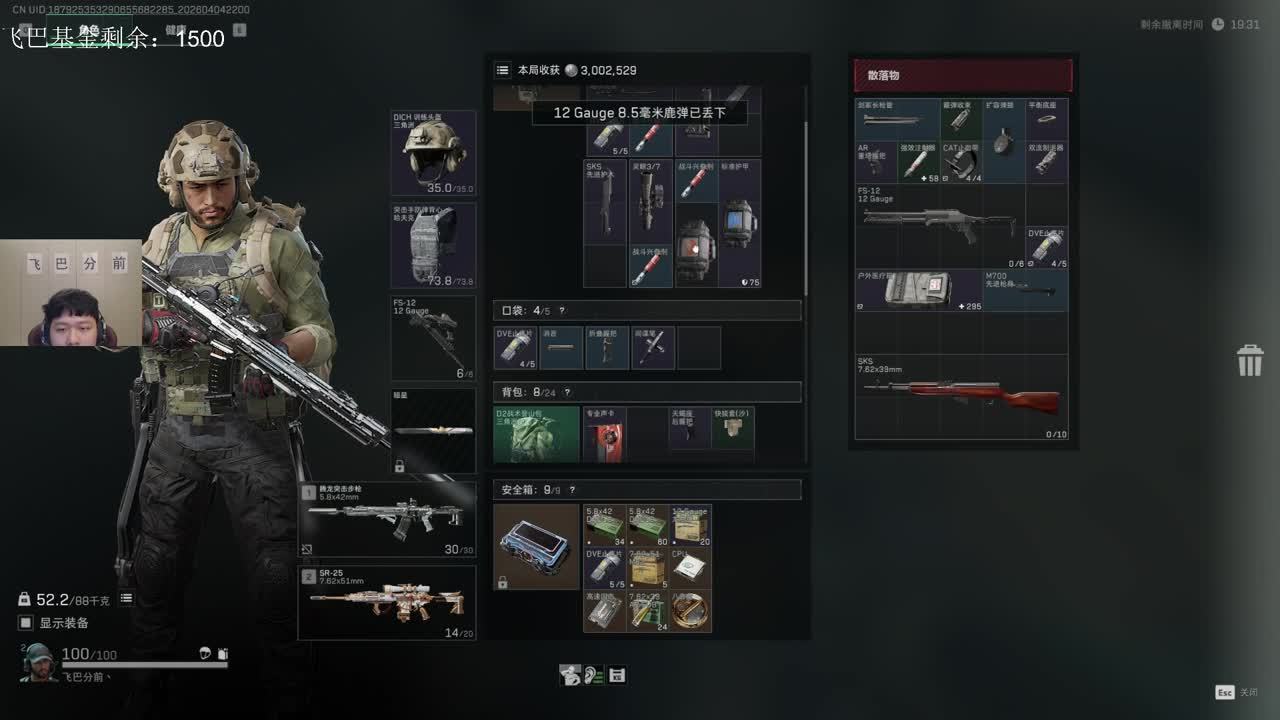Click the floppy-disk save loadout icon

click(617, 675)
